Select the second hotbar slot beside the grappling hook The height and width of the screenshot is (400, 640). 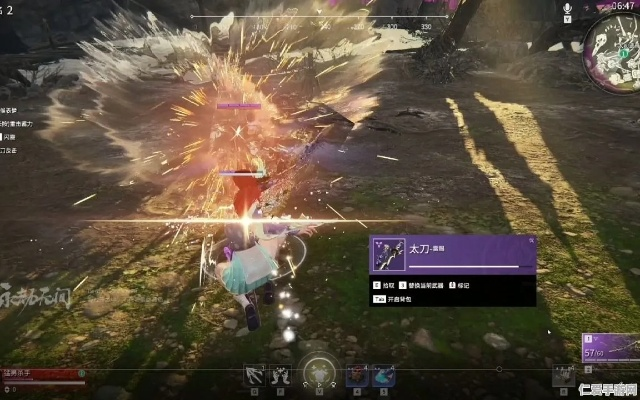[x=280, y=376]
